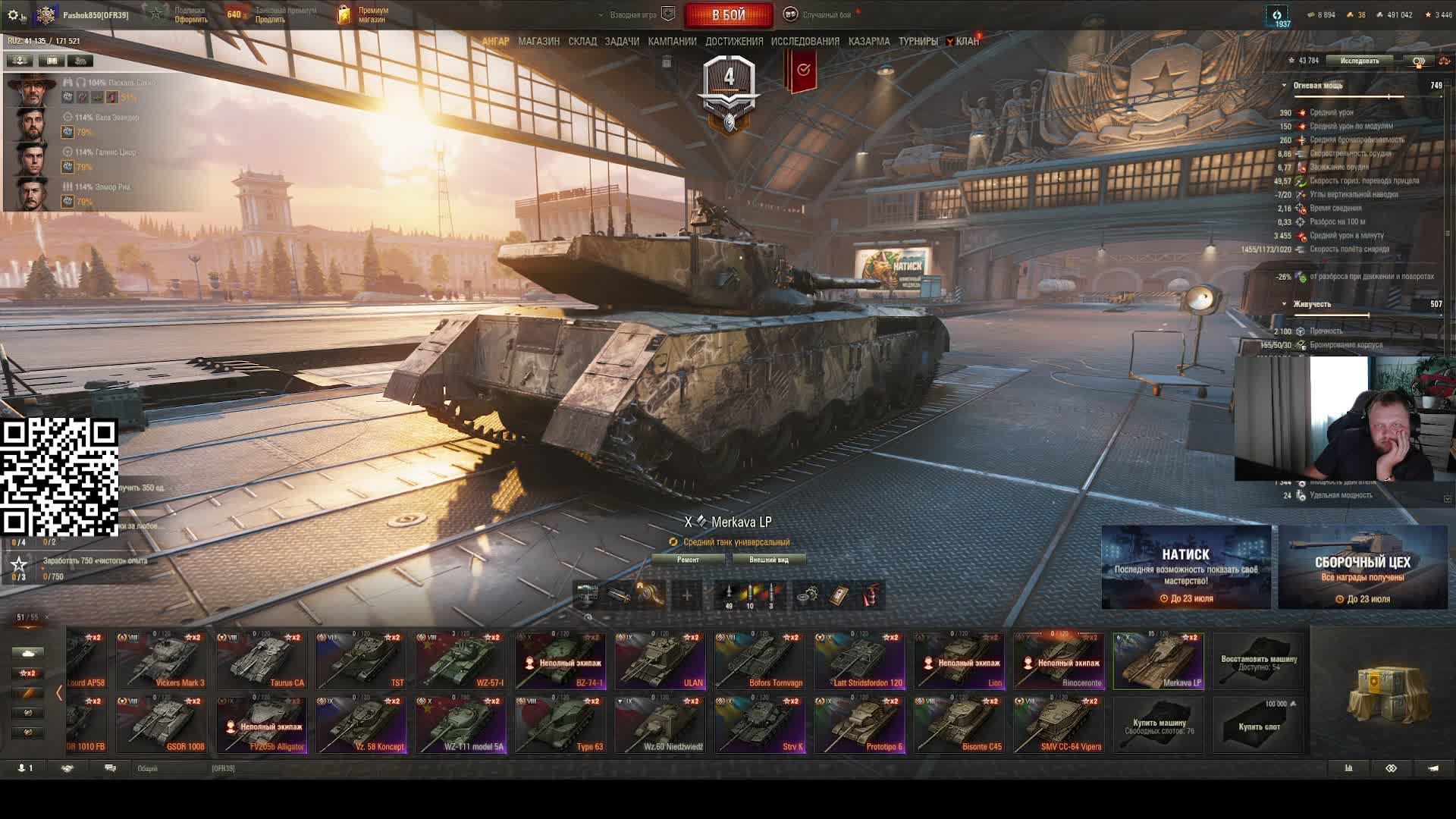Show the КАЗАРМА barracks tab
Viewport: 1456px width, 819px height.
pos(869,42)
